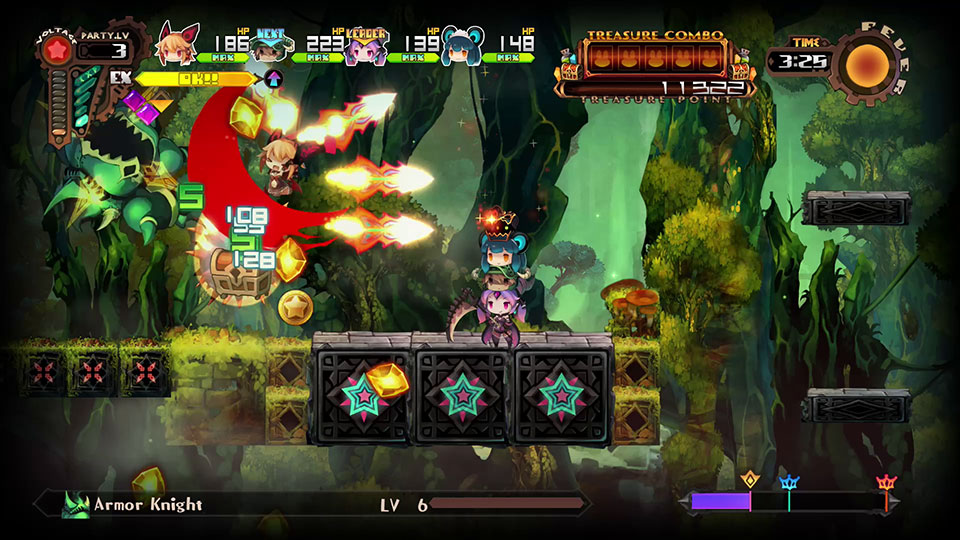
Task: Click the red Voltage star icon
Action: pyautogui.click(x=56, y=51)
